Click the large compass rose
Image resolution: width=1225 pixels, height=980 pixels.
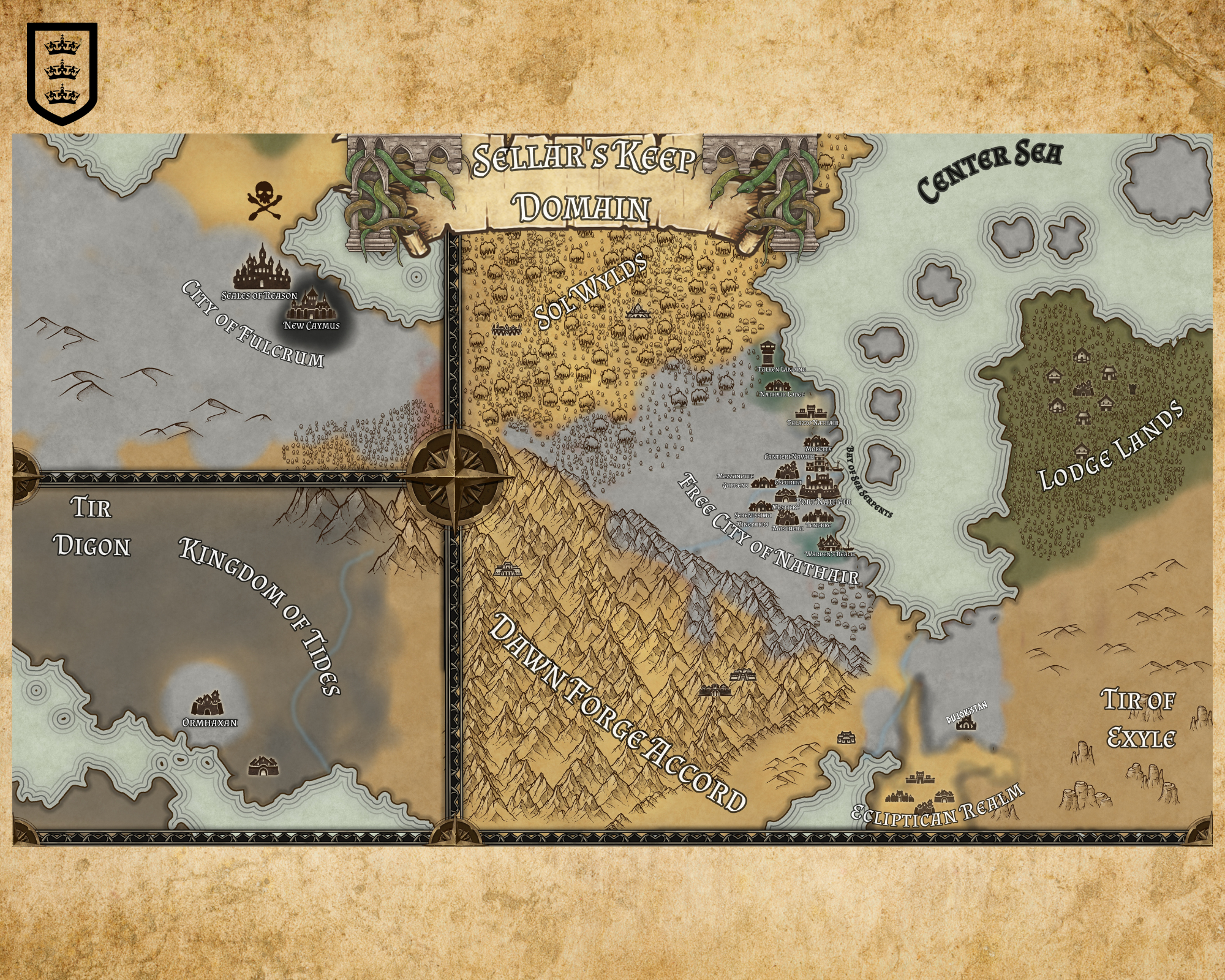click(458, 477)
